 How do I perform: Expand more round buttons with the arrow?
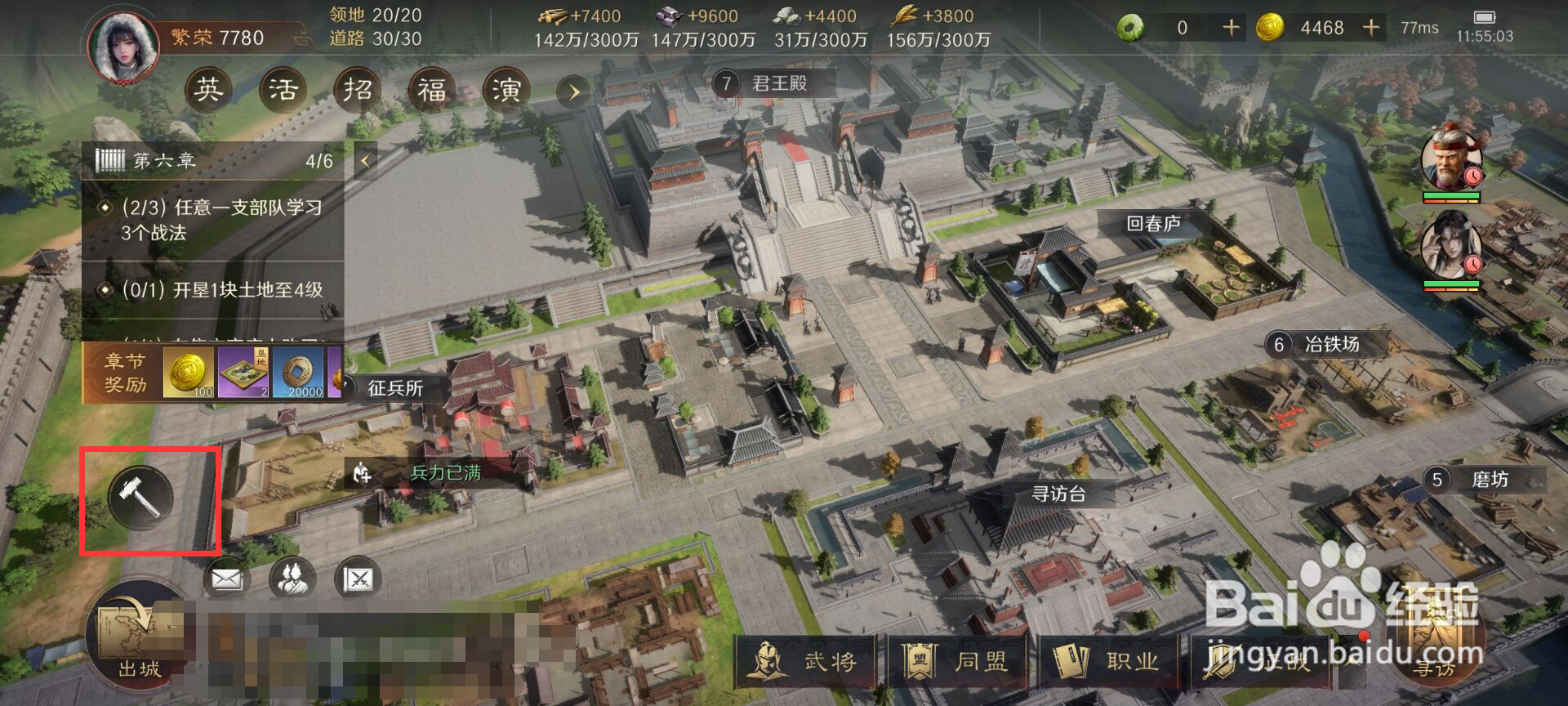coord(574,92)
